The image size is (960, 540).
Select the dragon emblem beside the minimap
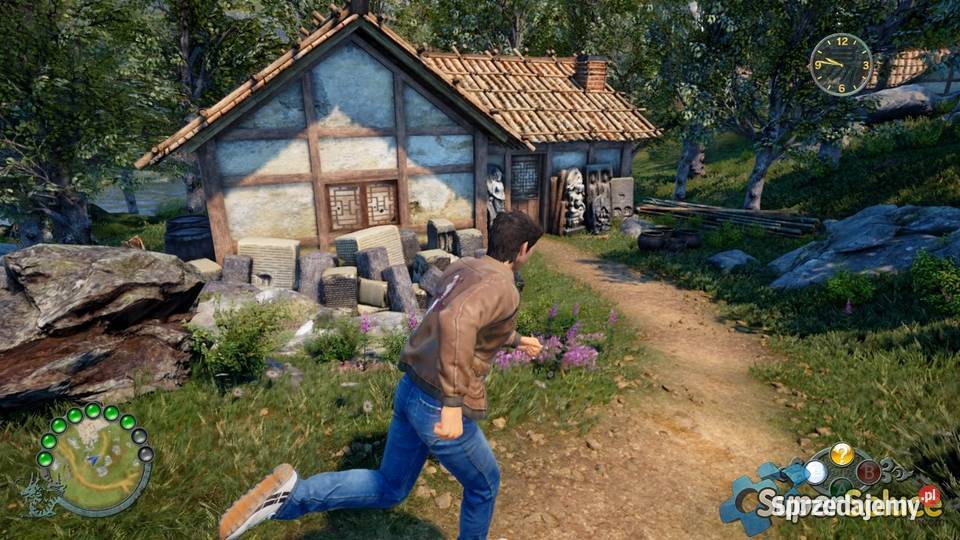[37, 494]
